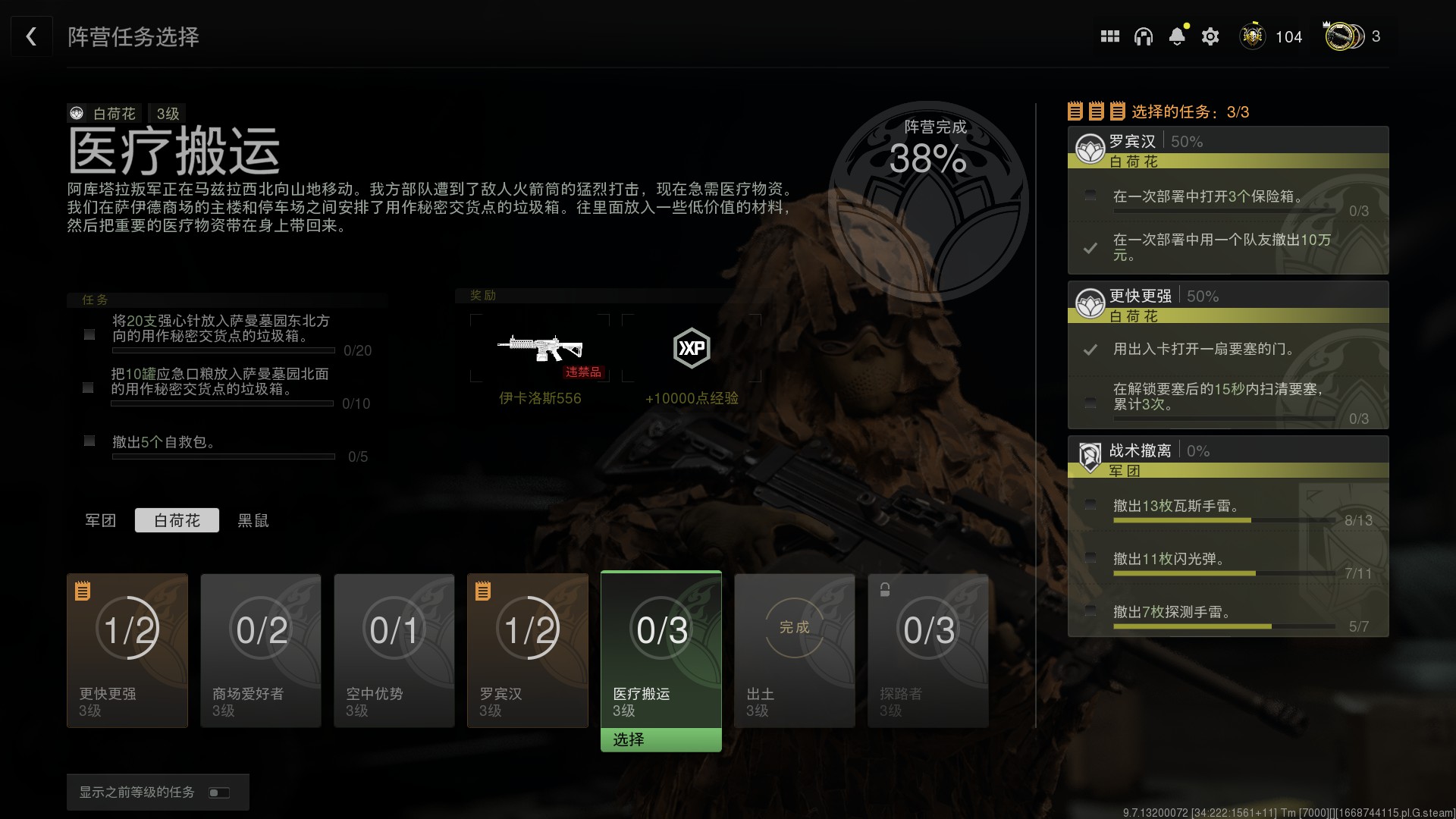Confirm with the green 选择 button
This screenshot has width=1456, height=819.
(661, 739)
